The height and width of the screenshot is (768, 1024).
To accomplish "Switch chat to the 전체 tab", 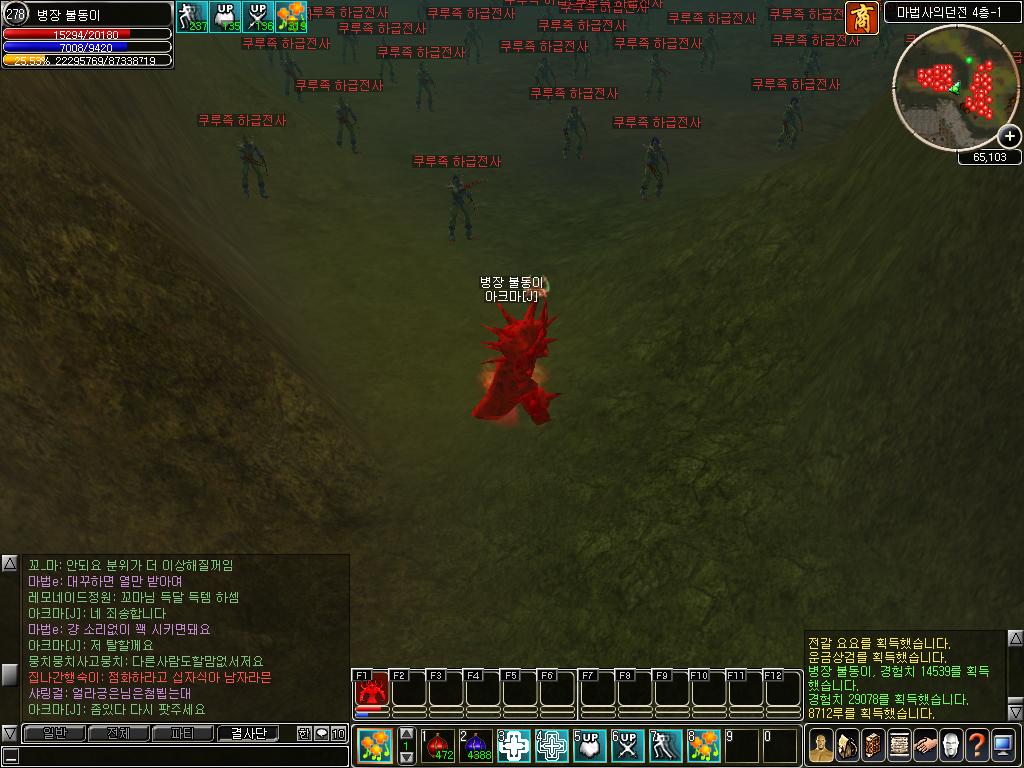I will point(117,734).
